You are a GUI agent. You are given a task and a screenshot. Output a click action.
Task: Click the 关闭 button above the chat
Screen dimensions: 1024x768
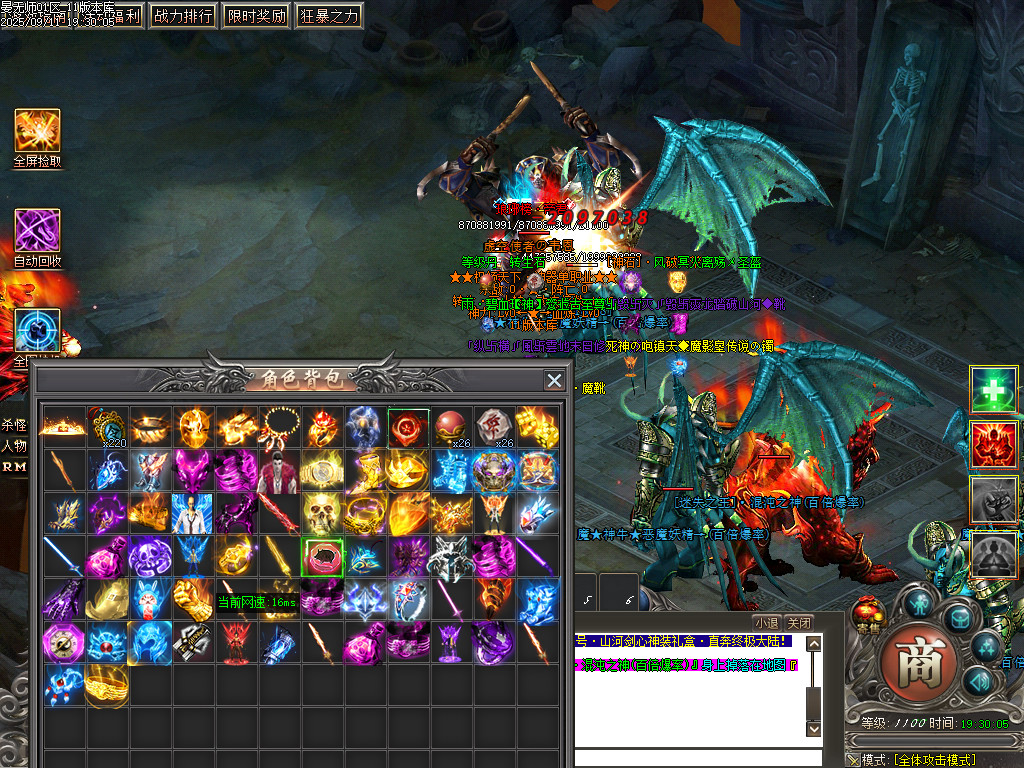797,621
